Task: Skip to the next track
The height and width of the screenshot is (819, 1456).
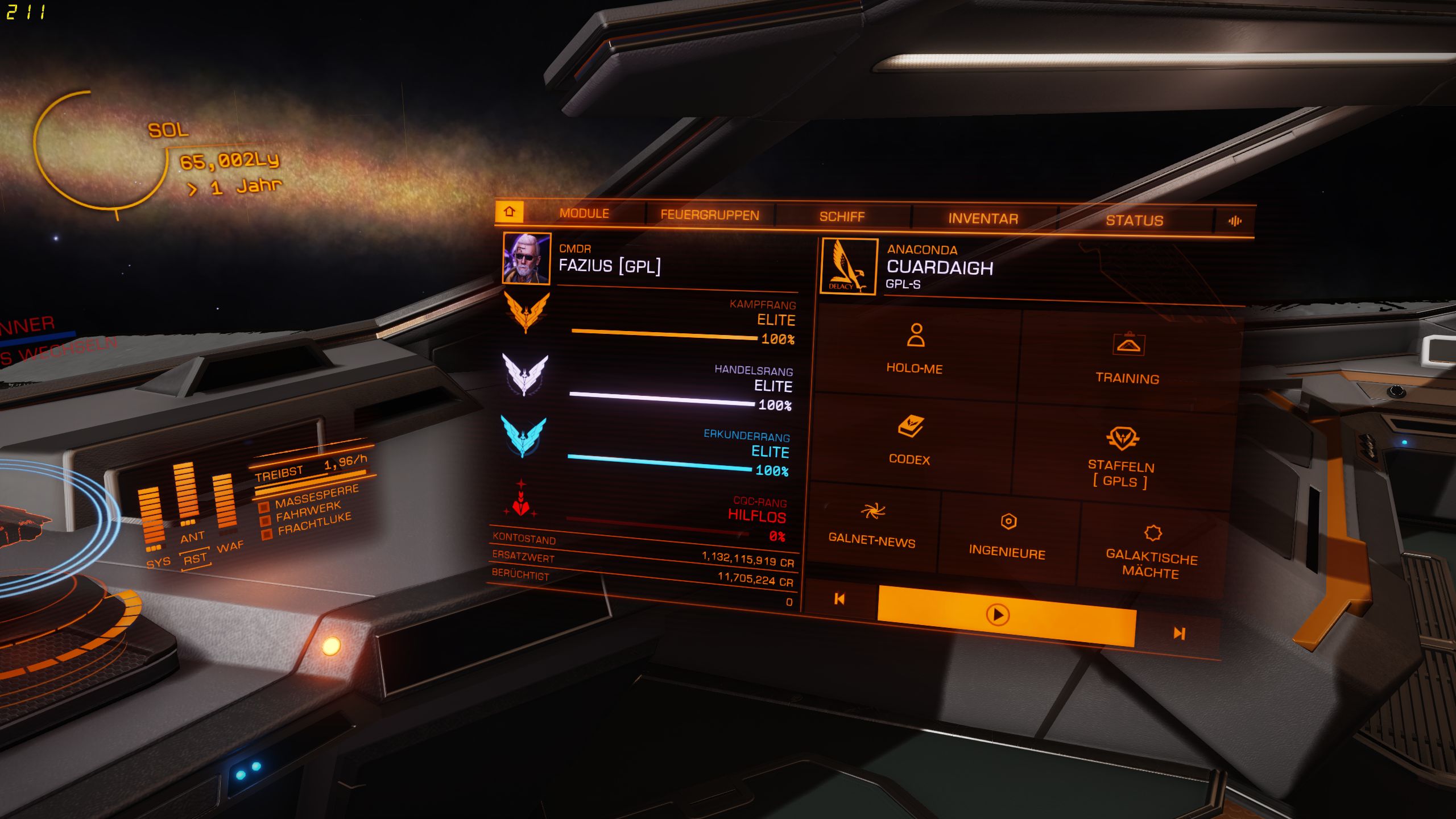Action: [x=1179, y=633]
